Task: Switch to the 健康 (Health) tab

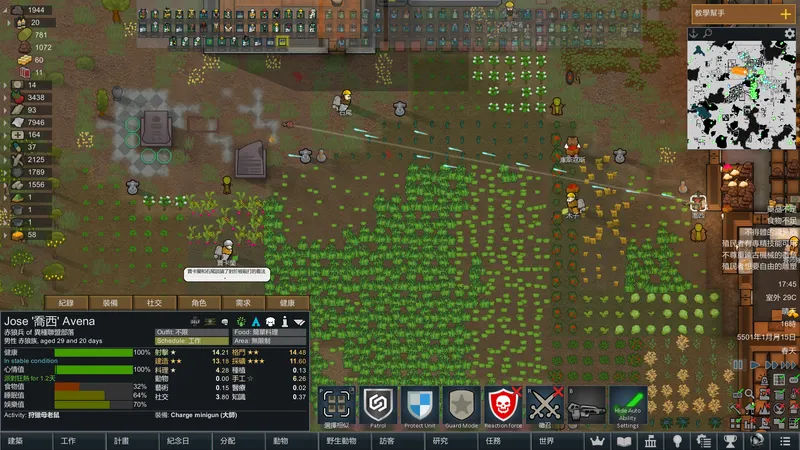Action: (x=287, y=302)
